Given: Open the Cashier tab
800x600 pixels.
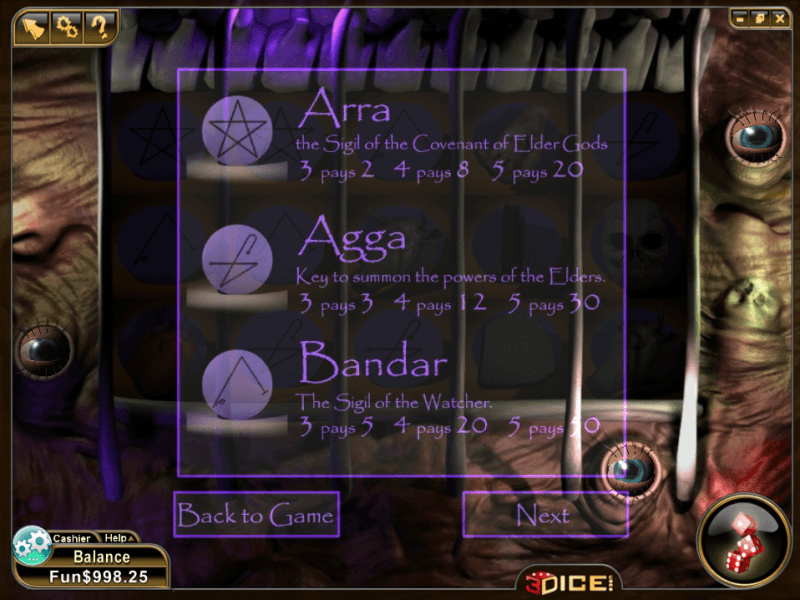Looking at the screenshot, I should coord(71,538).
